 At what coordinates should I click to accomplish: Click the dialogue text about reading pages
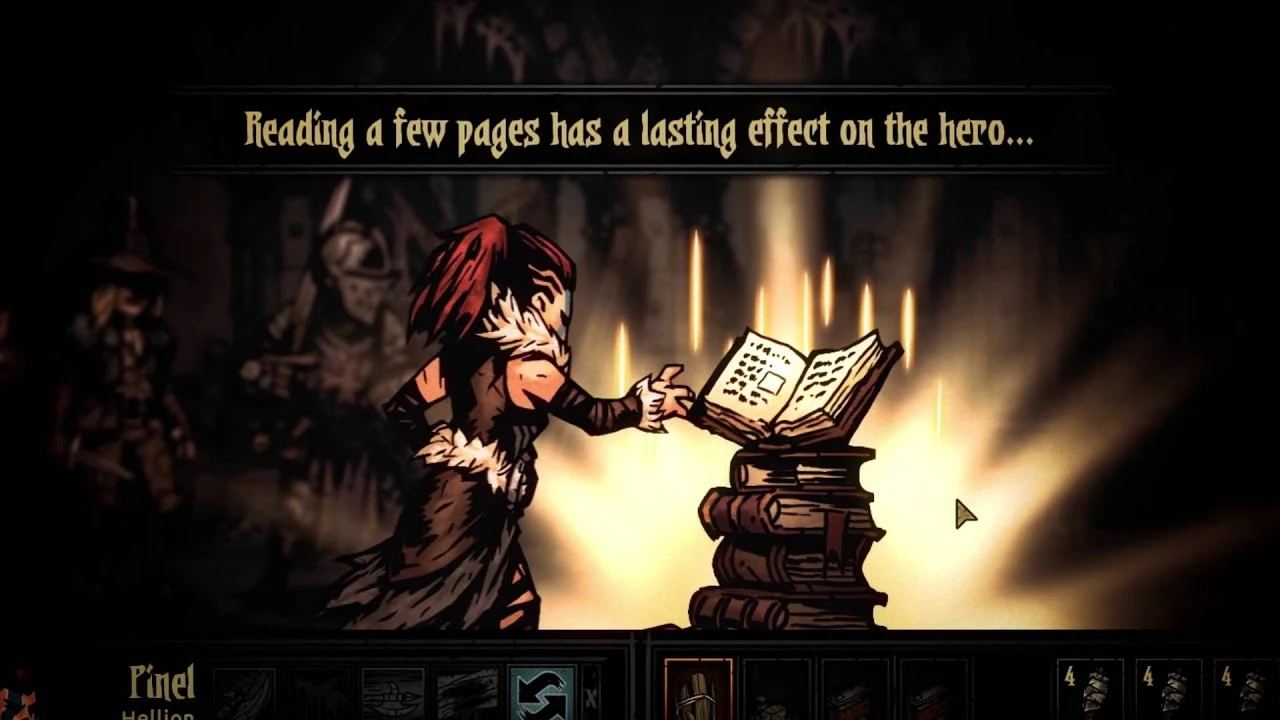click(639, 130)
